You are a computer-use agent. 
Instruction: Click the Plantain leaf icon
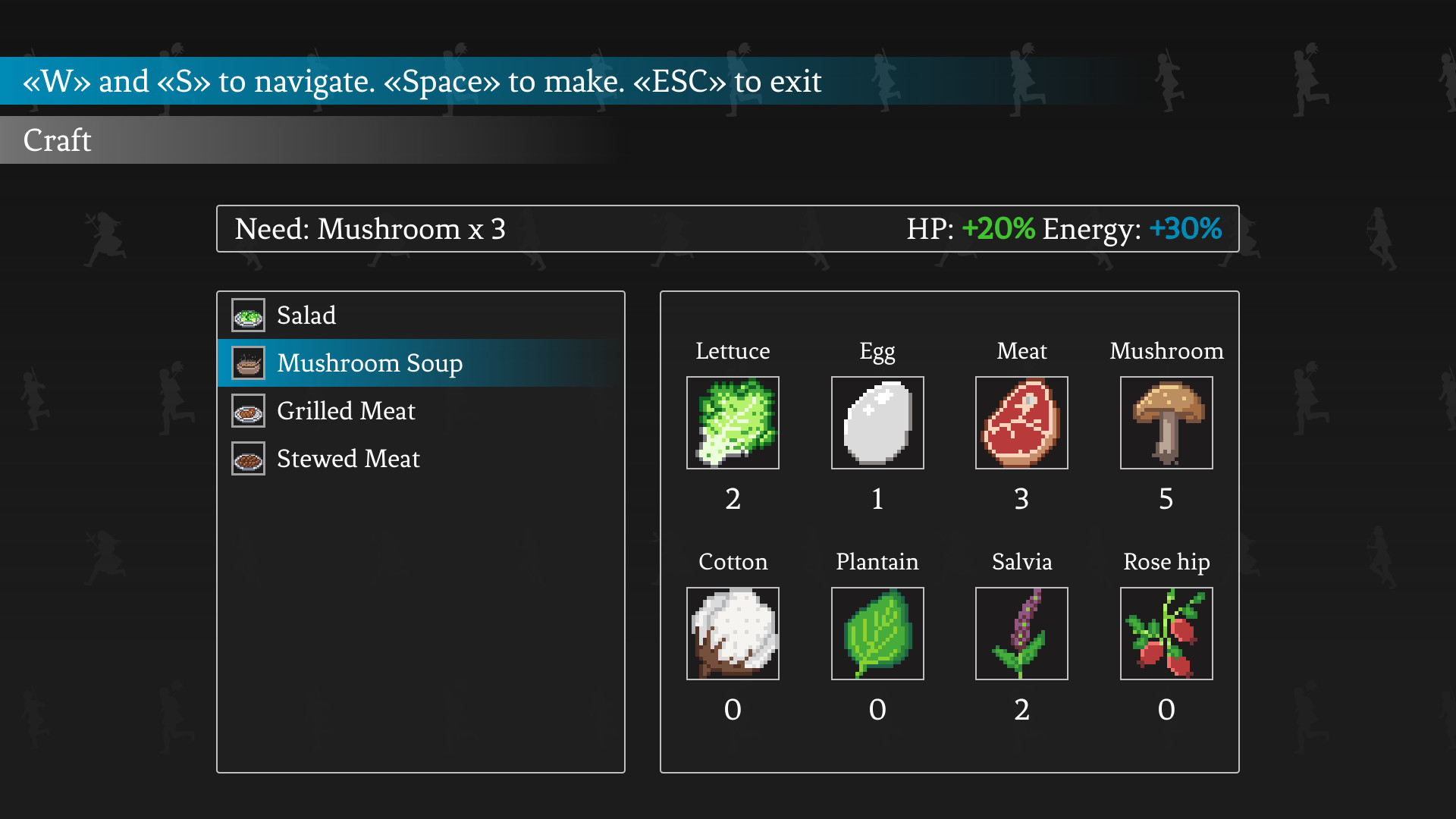coord(877,633)
